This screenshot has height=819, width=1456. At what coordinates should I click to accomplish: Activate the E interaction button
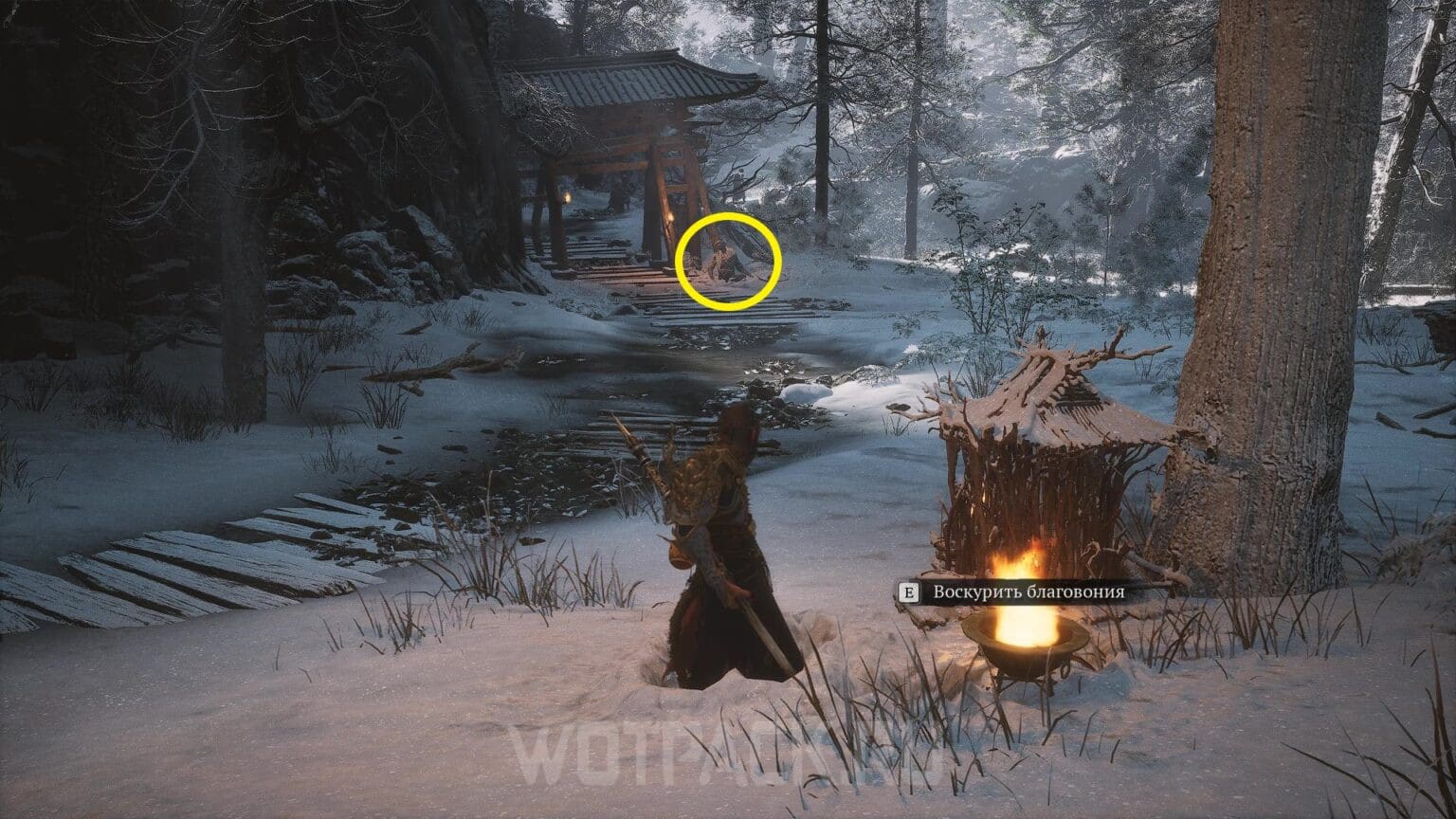click(x=909, y=592)
